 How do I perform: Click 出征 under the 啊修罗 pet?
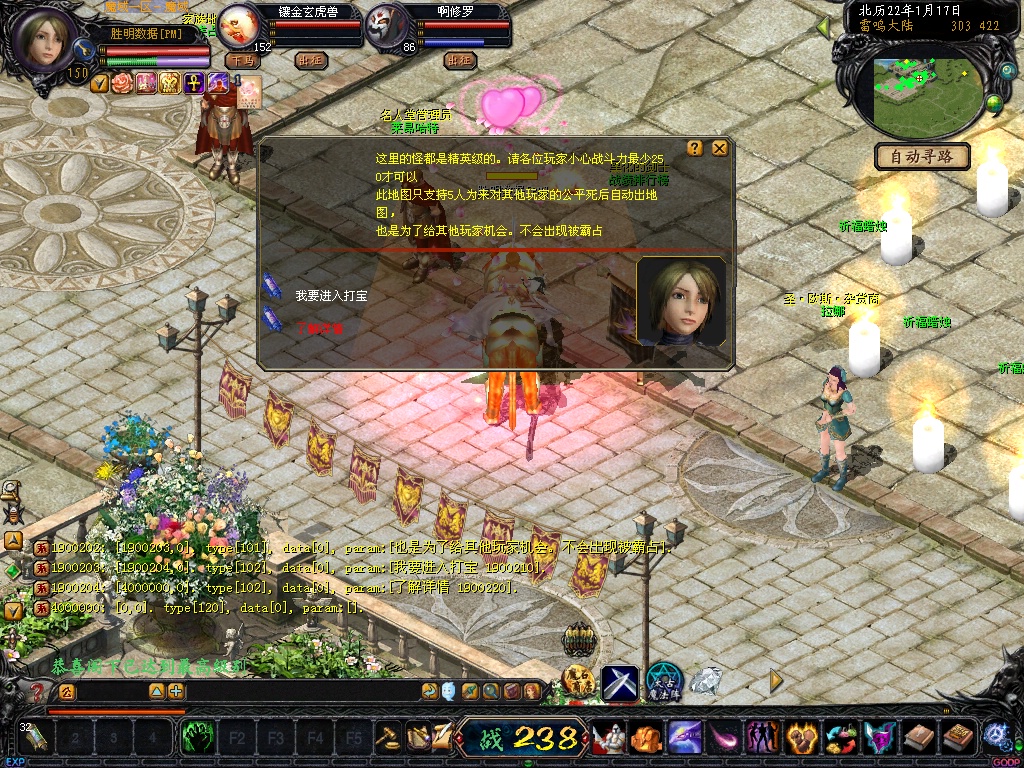(459, 60)
